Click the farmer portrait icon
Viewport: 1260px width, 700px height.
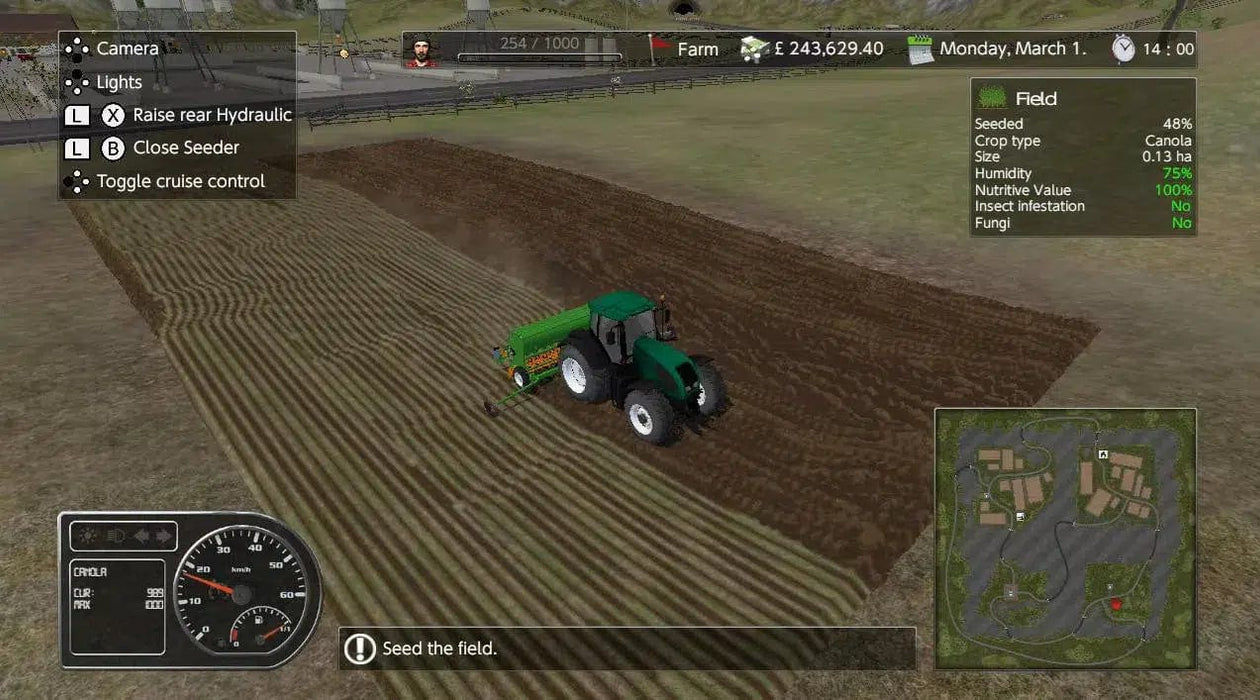[424, 50]
